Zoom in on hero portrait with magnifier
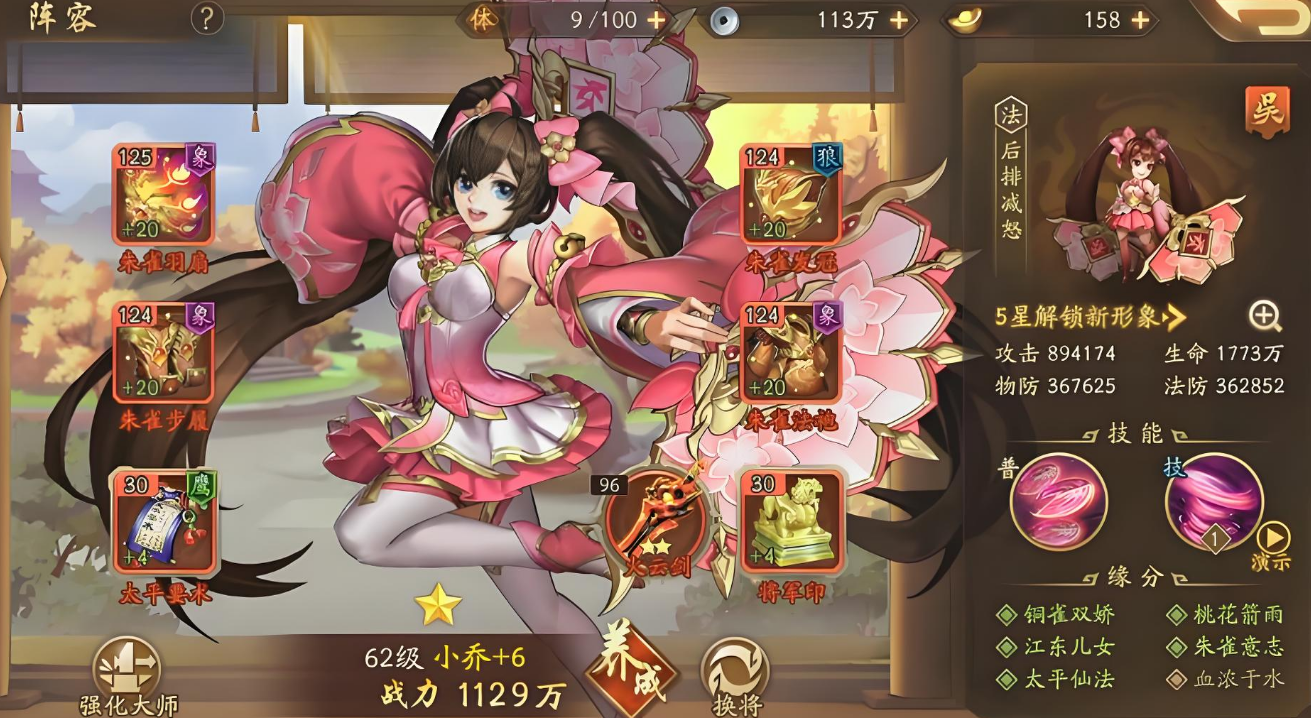 pyautogui.click(x=1264, y=316)
